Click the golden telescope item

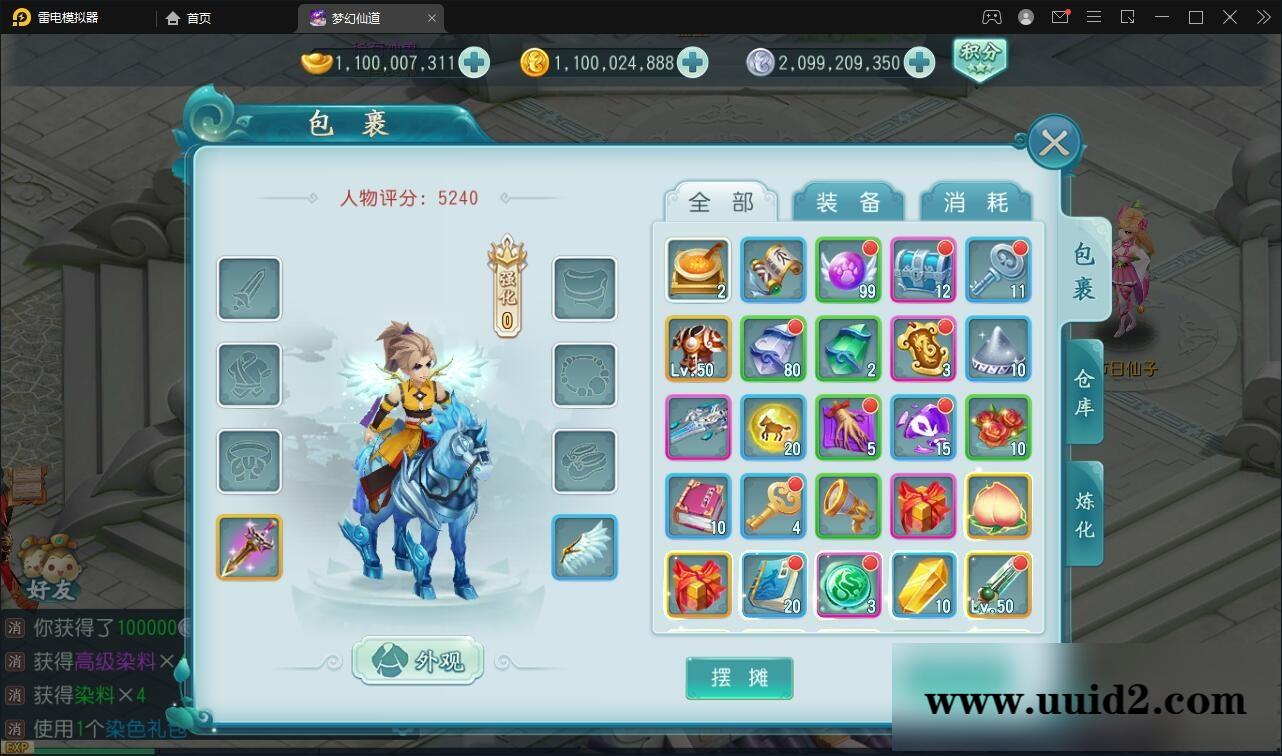pos(847,505)
